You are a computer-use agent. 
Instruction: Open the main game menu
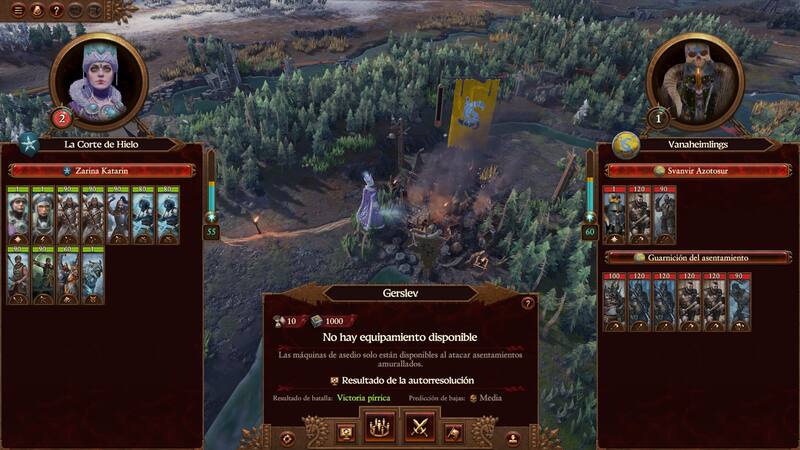click(x=18, y=10)
